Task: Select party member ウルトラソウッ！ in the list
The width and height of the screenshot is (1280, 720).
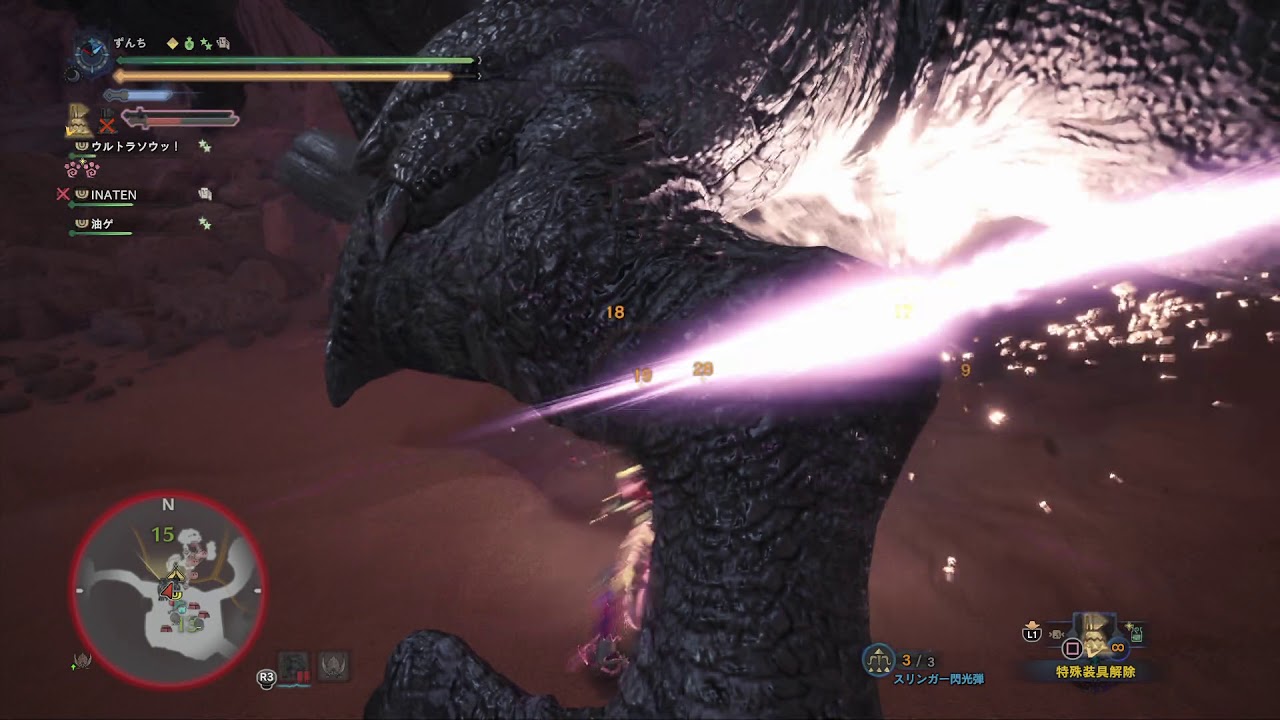Action: [135, 146]
